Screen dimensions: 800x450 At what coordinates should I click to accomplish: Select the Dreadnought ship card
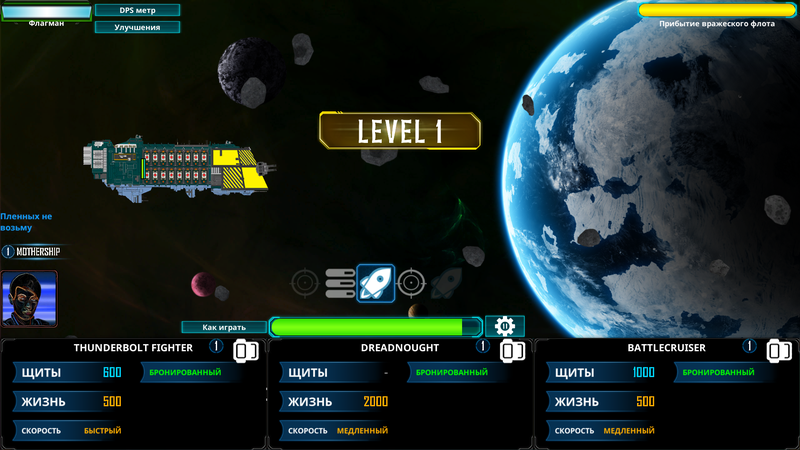click(x=400, y=394)
